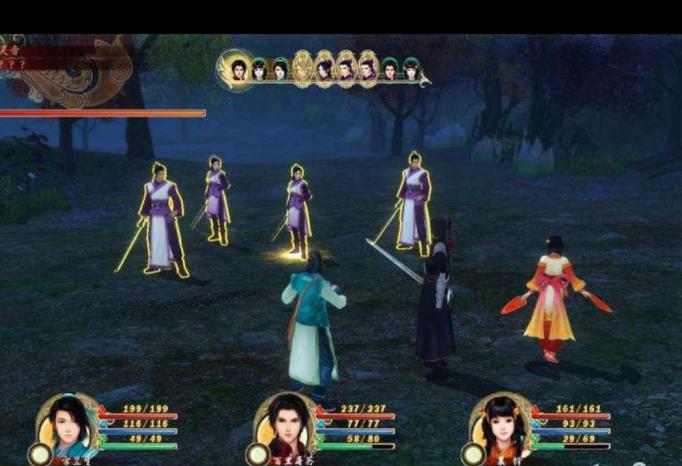Click the active-turn portrait in the crescent frame

(238, 69)
